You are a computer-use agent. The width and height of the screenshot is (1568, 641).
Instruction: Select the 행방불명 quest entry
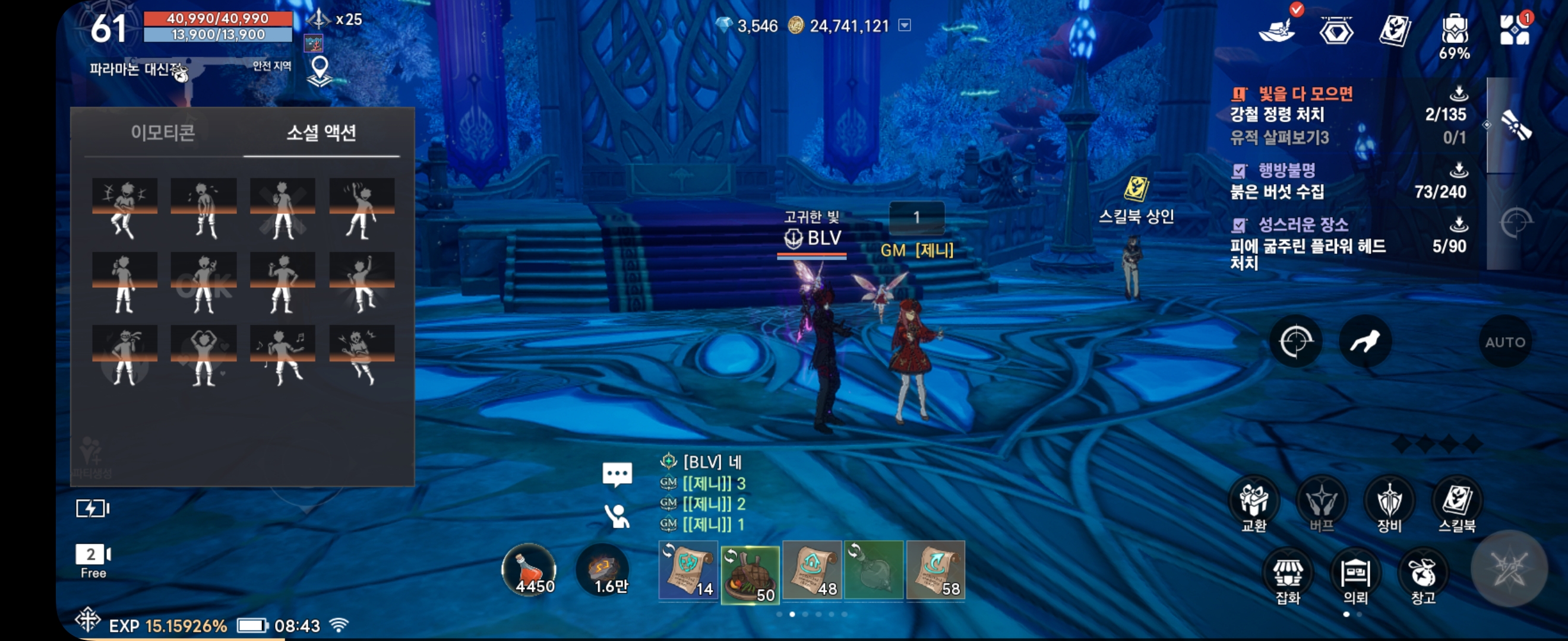[x=1287, y=170]
